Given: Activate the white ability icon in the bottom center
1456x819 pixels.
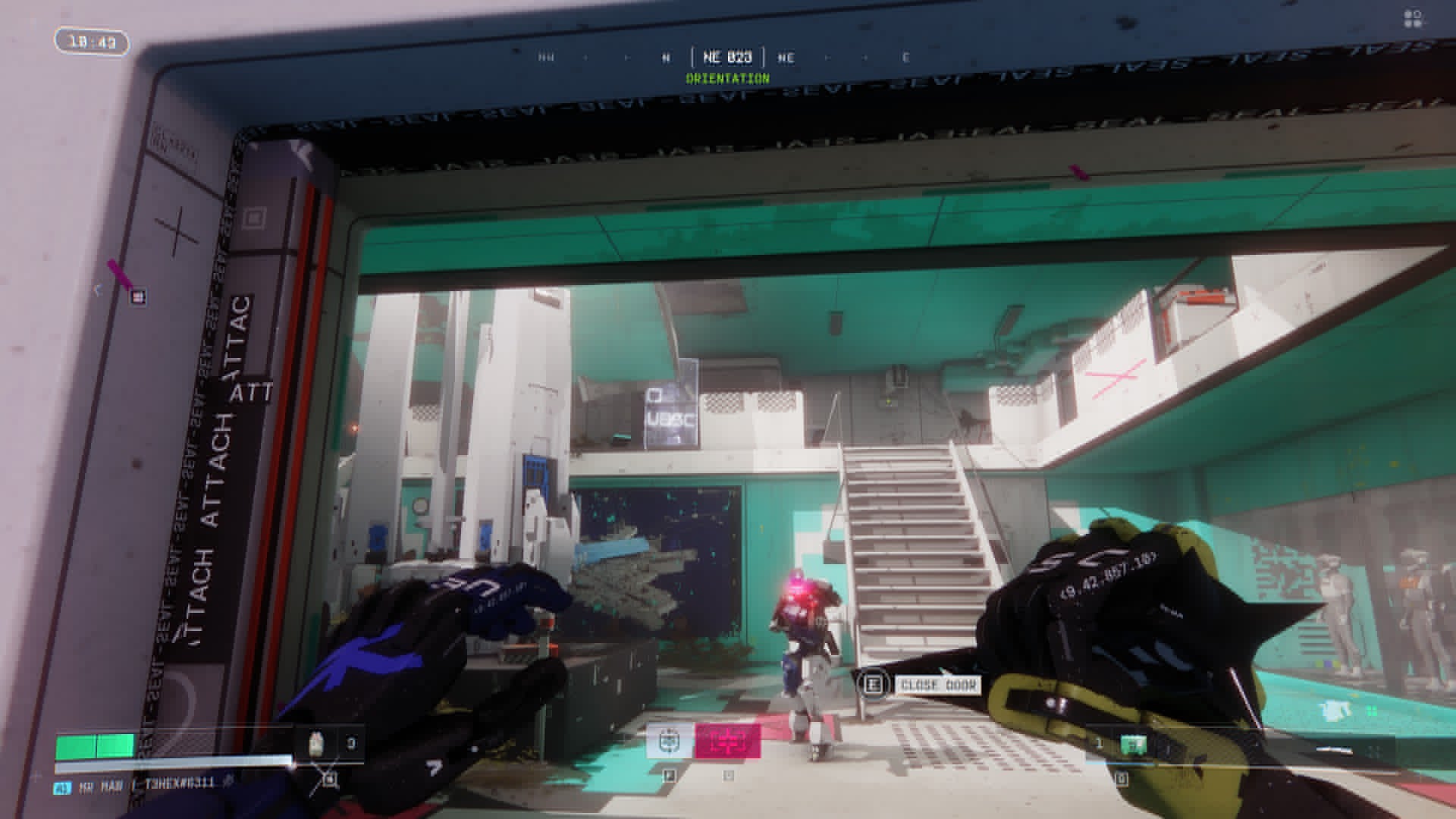Looking at the screenshot, I should click(670, 741).
